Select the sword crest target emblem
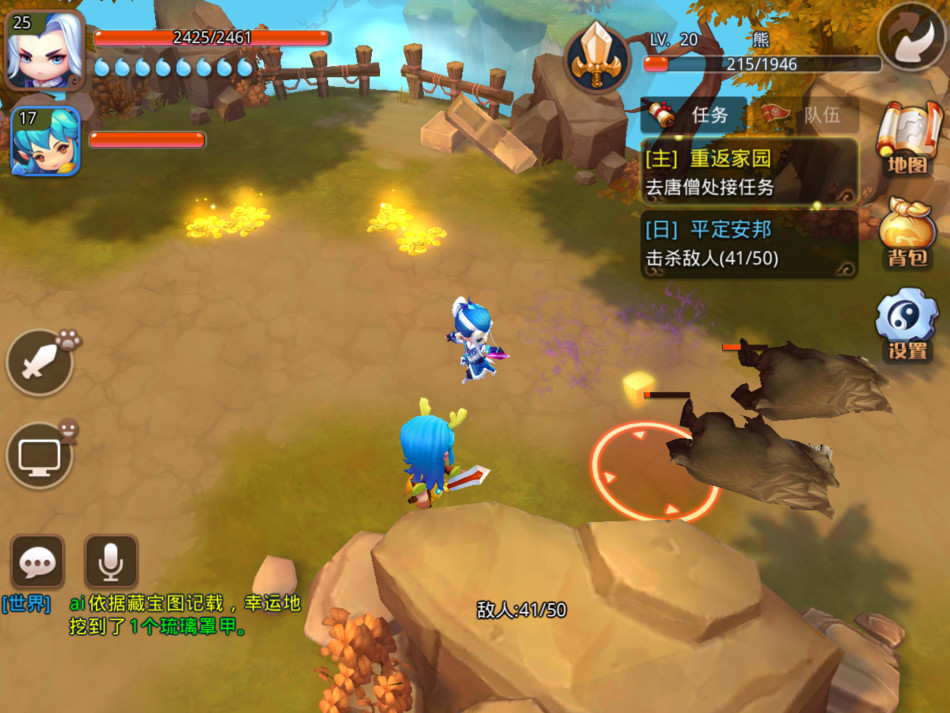This screenshot has width=950, height=713. click(x=598, y=58)
